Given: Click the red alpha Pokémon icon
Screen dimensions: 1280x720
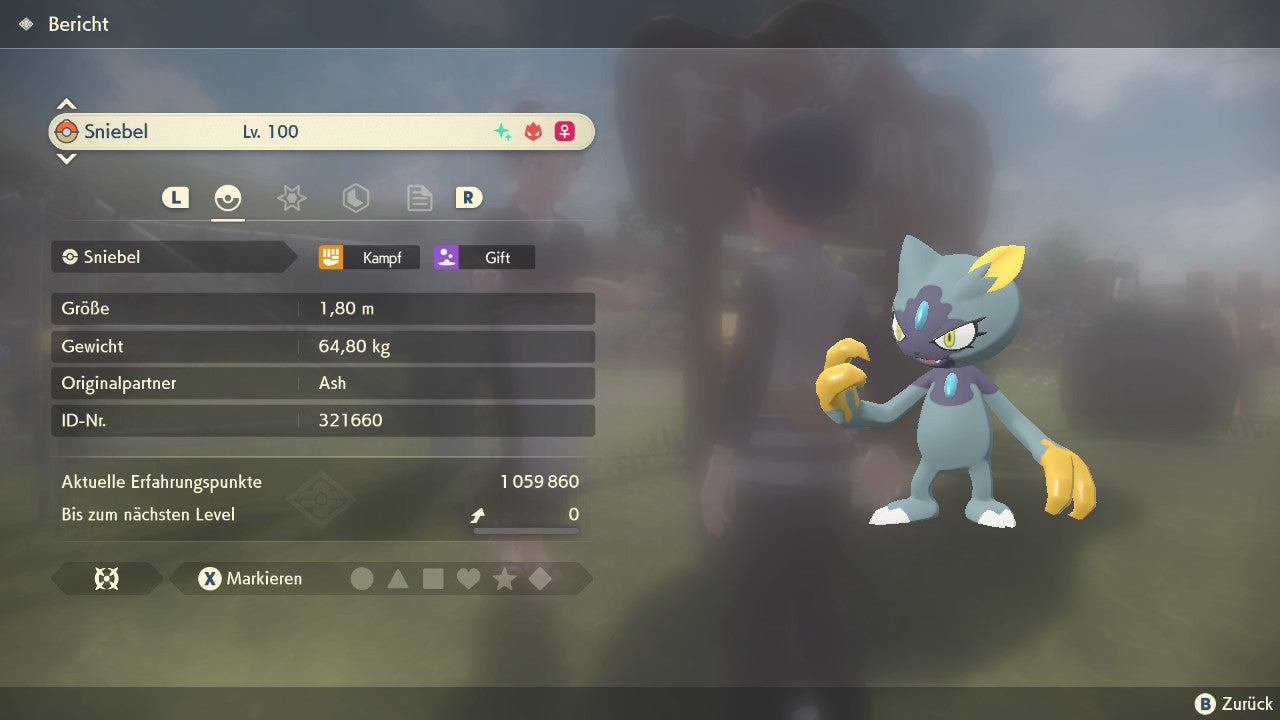Looking at the screenshot, I should [x=533, y=131].
